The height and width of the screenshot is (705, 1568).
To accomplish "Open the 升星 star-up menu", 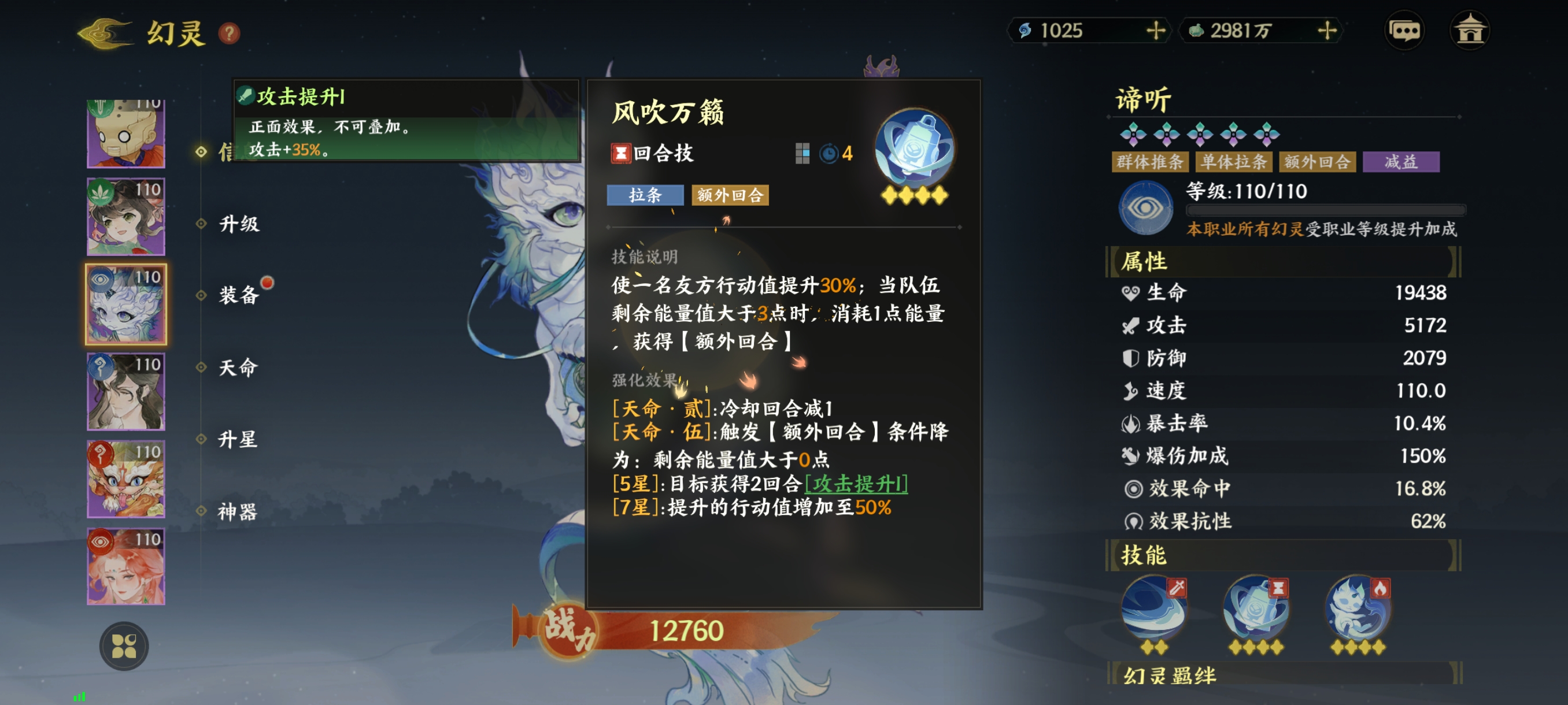I will click(x=239, y=439).
